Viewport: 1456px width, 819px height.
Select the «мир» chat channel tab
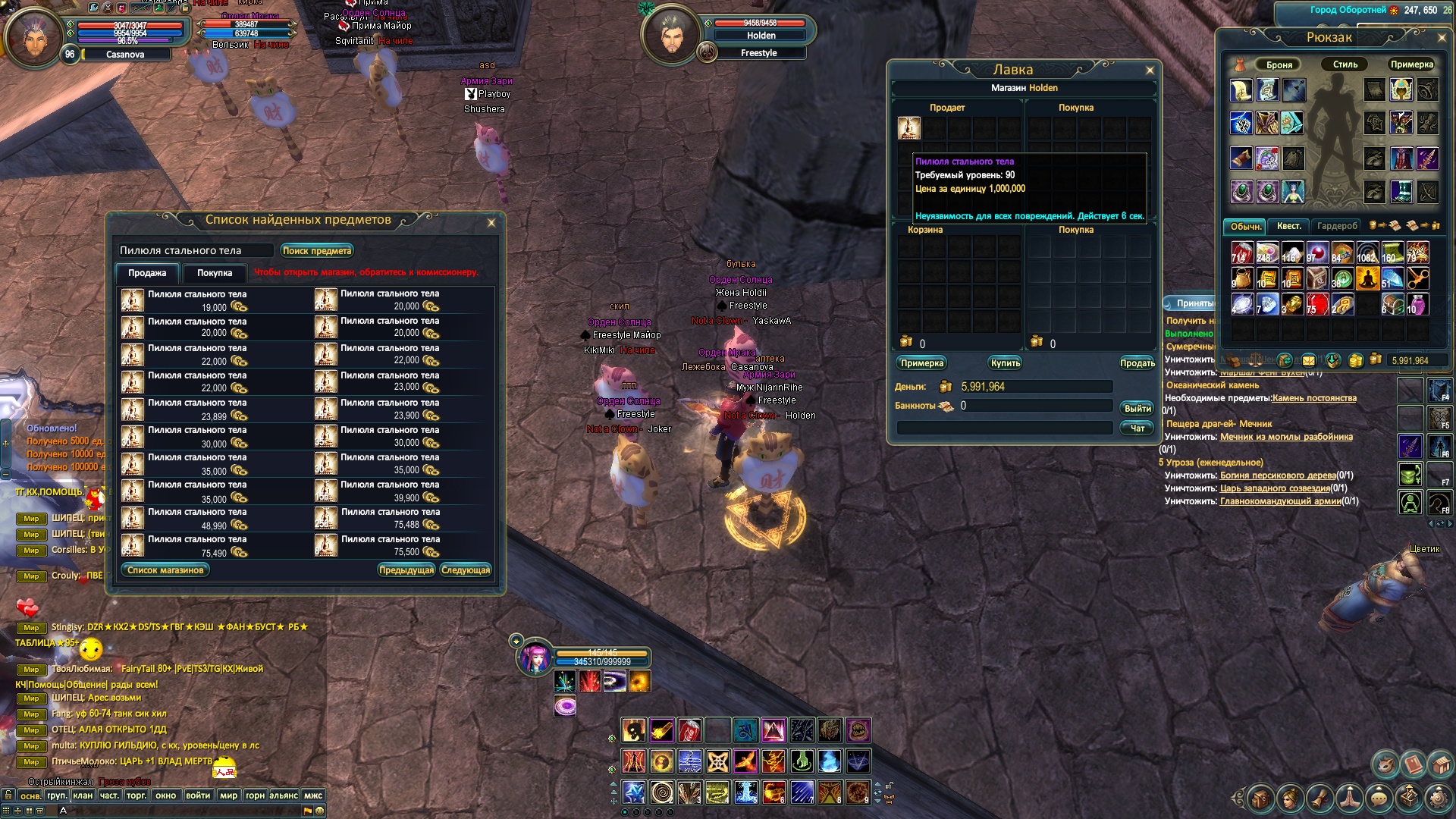click(228, 795)
